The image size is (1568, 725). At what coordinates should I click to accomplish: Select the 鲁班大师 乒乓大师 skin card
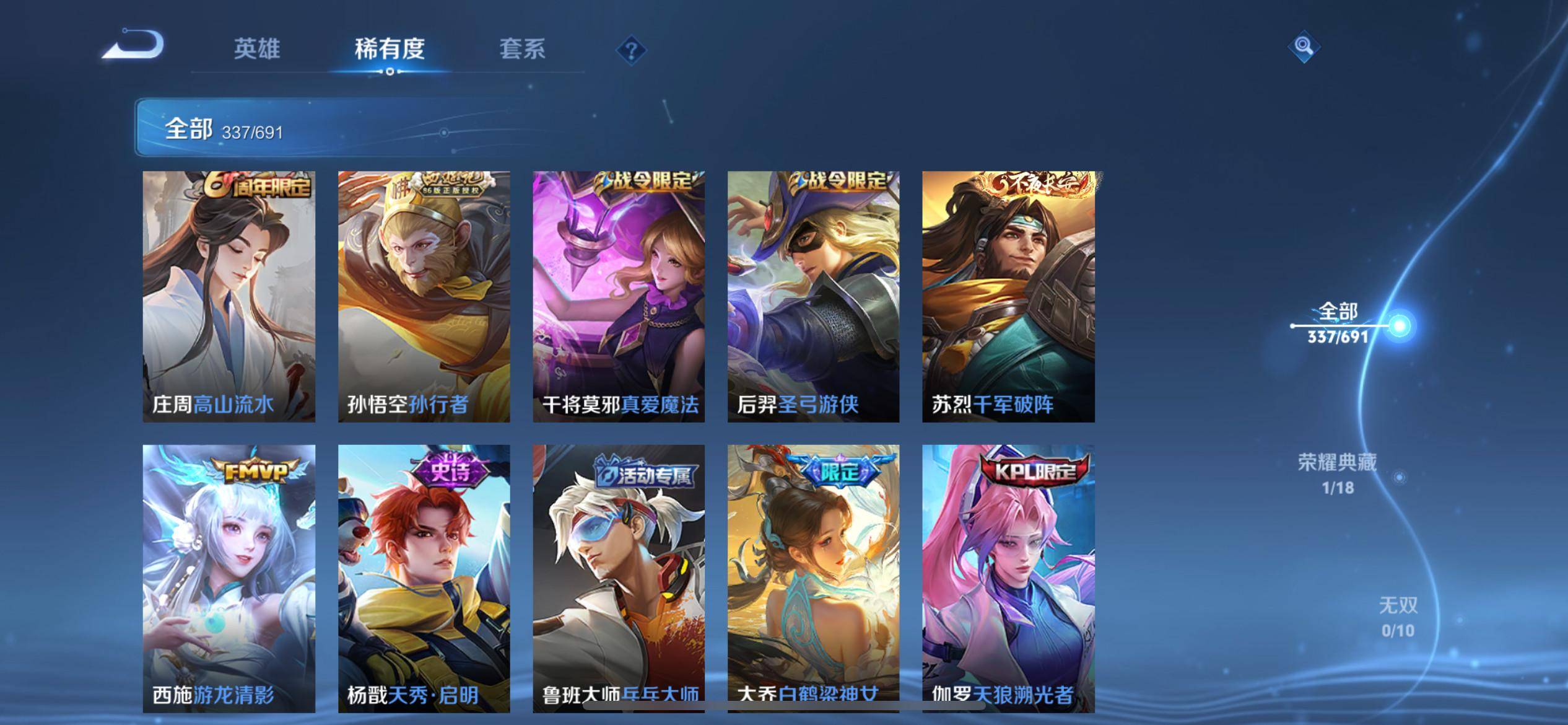tap(619, 578)
